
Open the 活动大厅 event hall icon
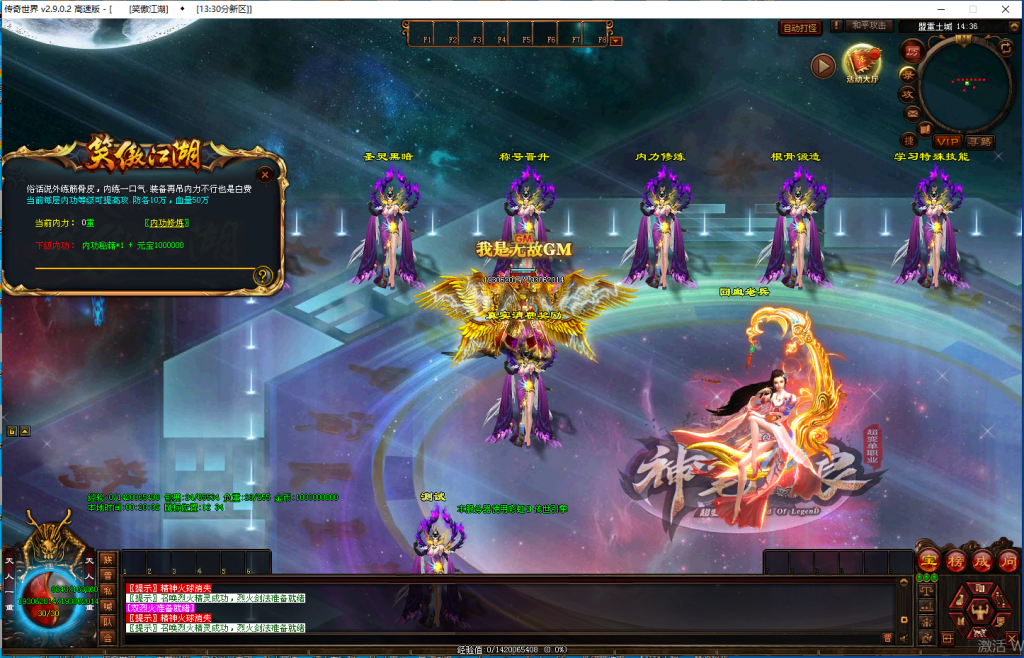pos(861,62)
